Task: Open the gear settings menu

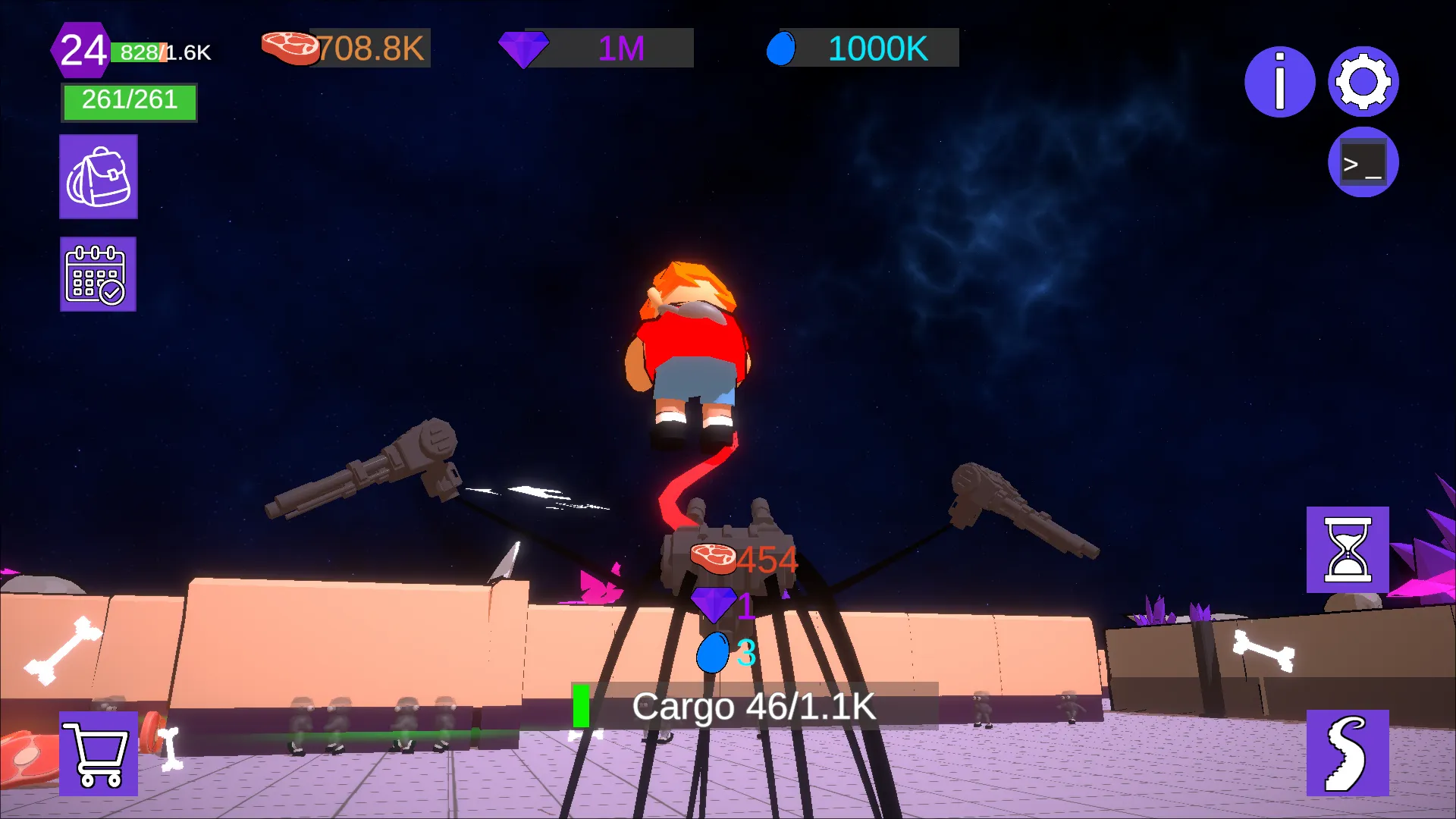Action: coord(1363,82)
